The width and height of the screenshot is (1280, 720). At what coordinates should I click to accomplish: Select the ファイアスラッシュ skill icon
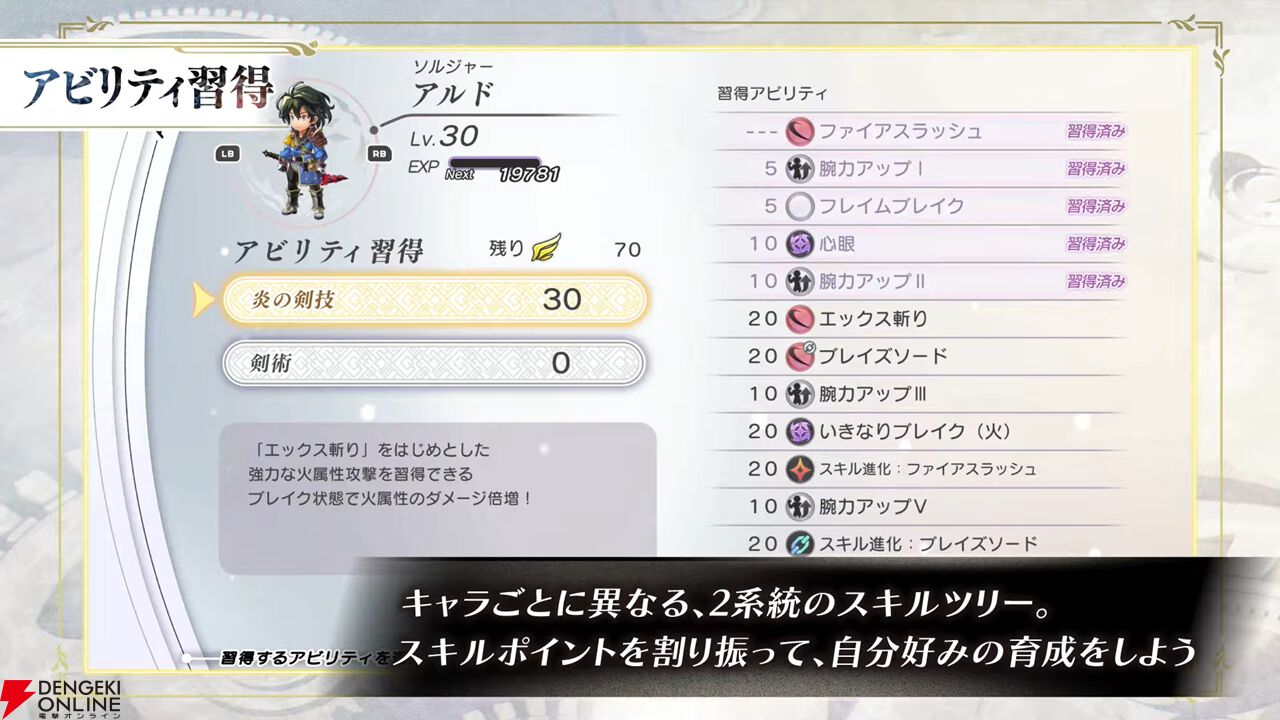tap(798, 129)
